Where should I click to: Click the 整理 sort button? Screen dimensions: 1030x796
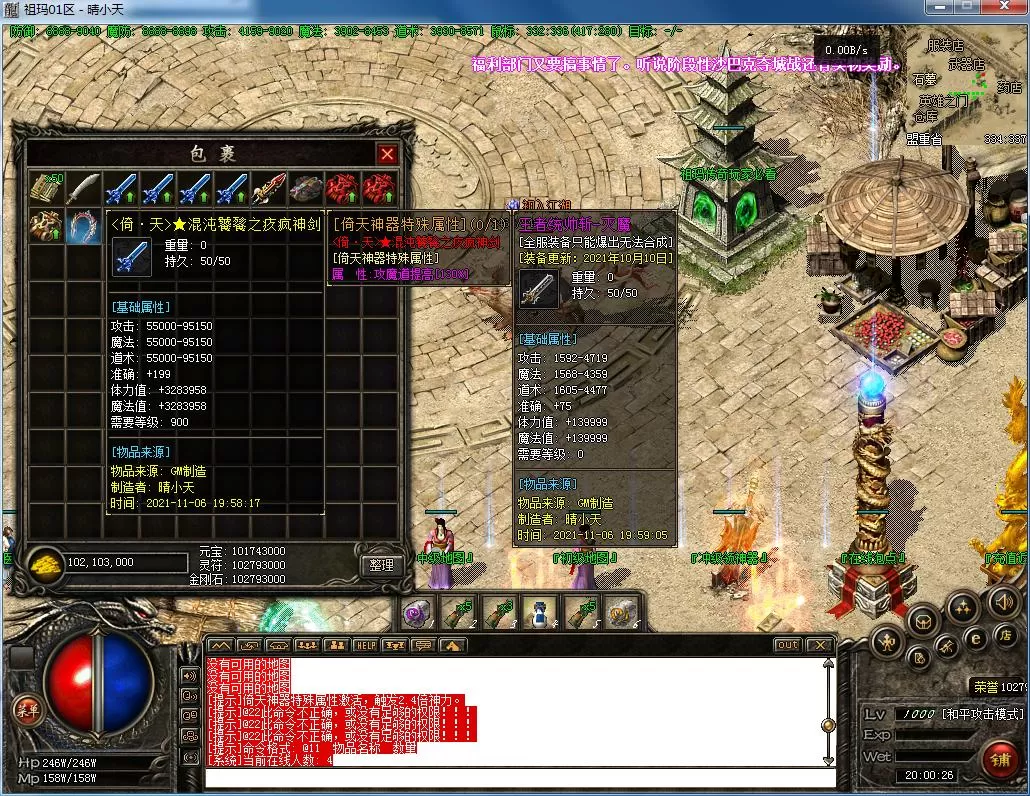pyautogui.click(x=381, y=565)
